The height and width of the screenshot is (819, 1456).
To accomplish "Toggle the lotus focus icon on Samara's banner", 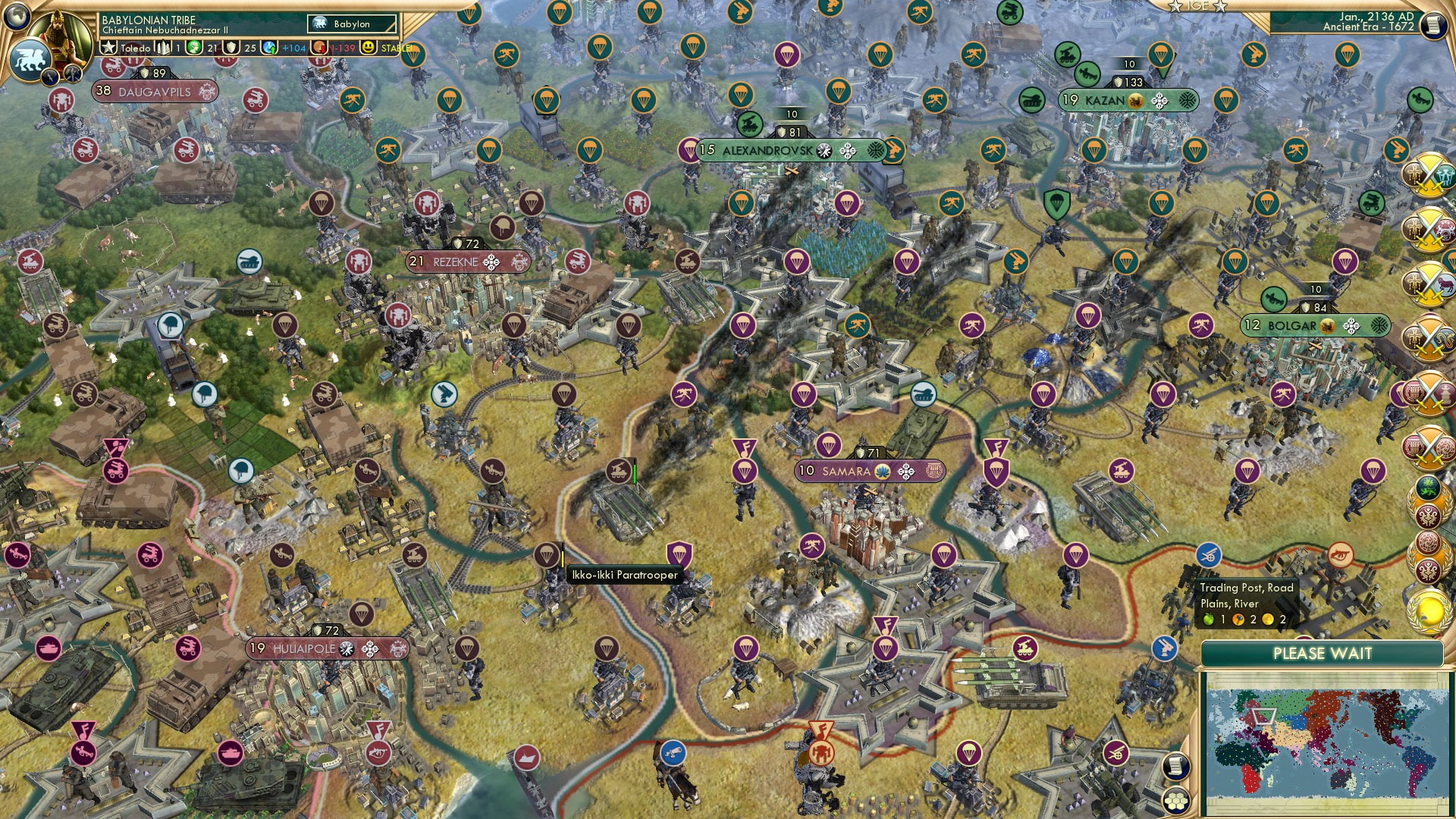I will [881, 471].
